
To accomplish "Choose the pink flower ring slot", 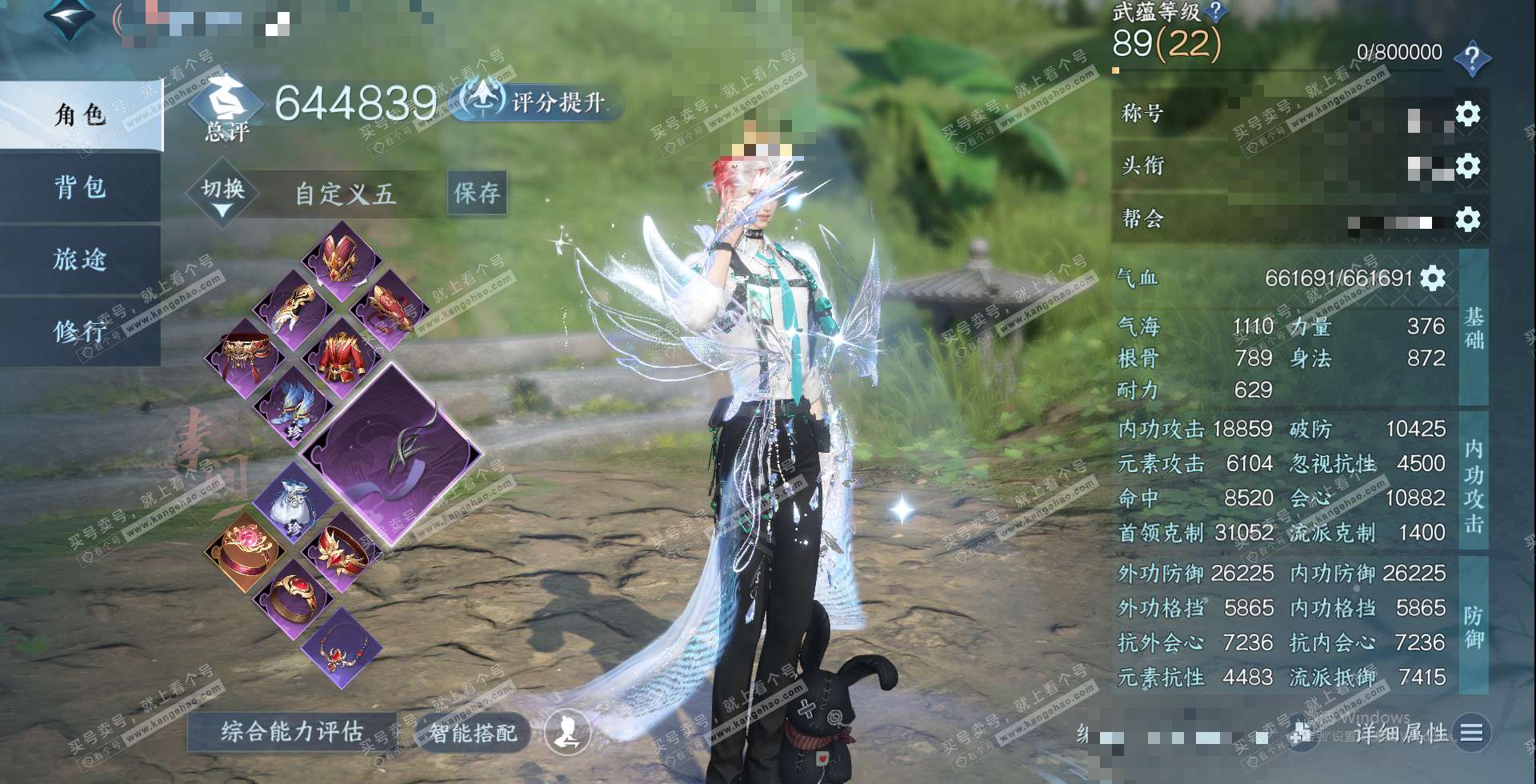I will 243,550.
